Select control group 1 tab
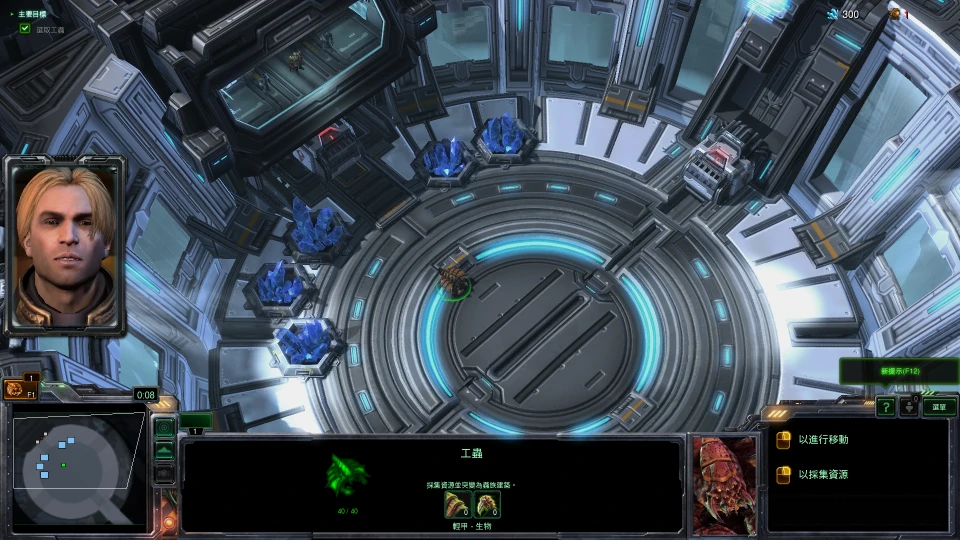The width and height of the screenshot is (960, 540). (x=196, y=422)
